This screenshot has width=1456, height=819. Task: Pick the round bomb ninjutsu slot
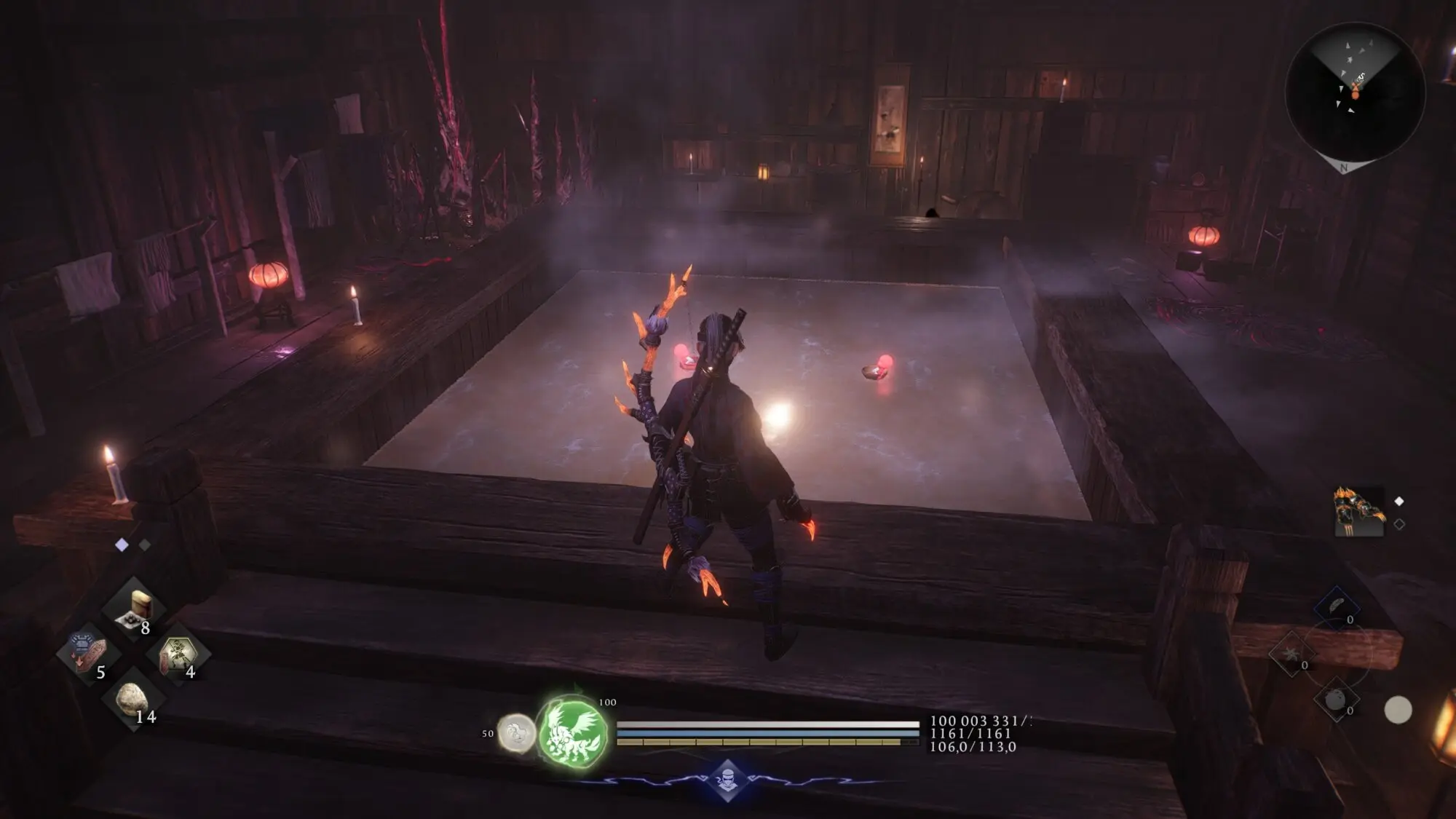pos(1336,700)
